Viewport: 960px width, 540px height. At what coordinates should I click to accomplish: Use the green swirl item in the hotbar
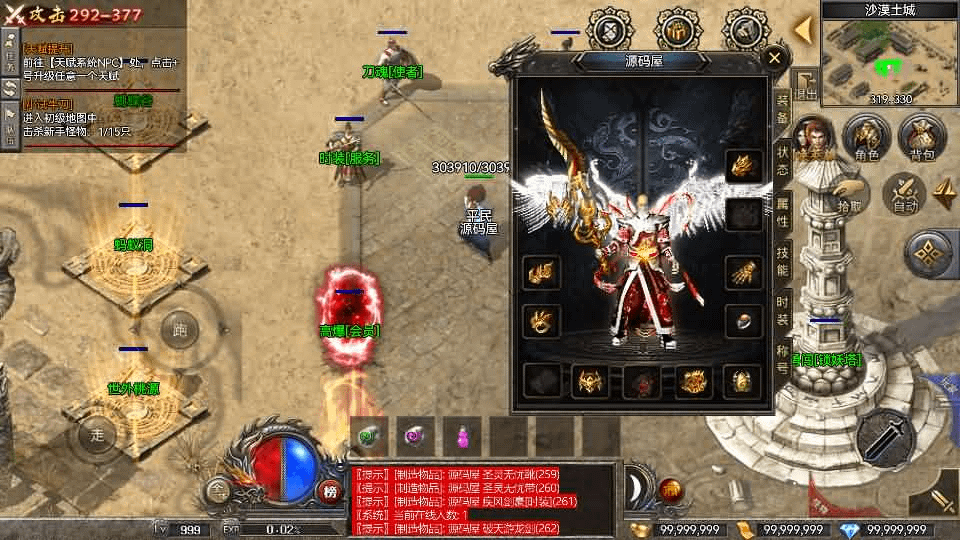(371, 435)
